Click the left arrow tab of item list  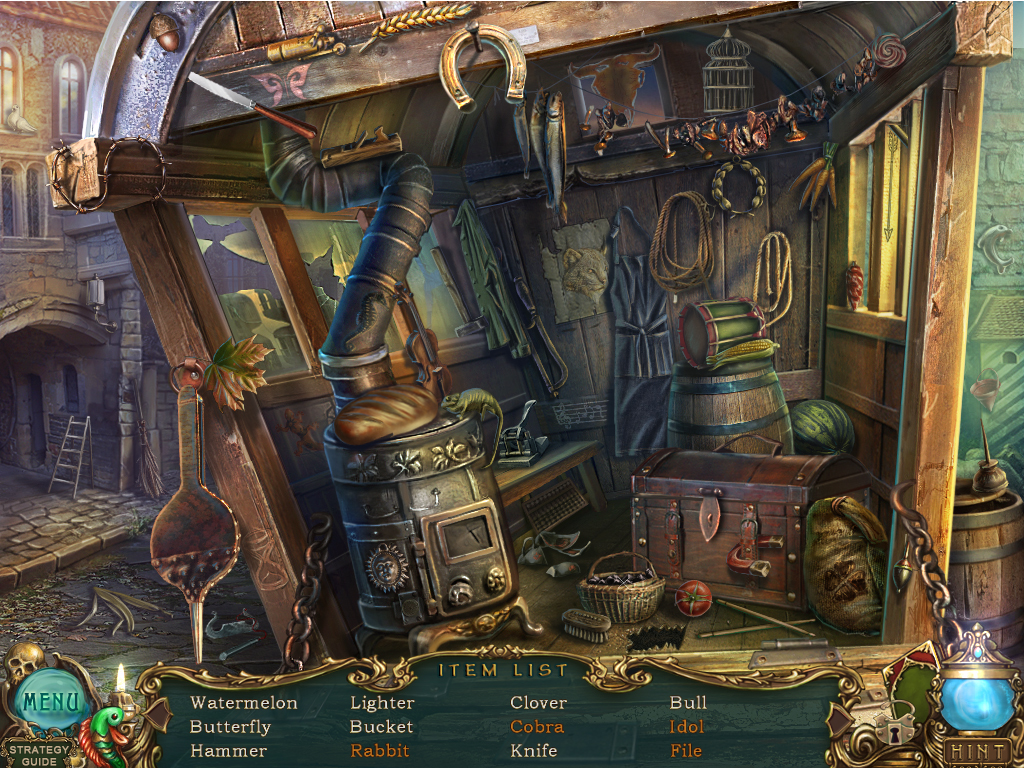(x=155, y=712)
